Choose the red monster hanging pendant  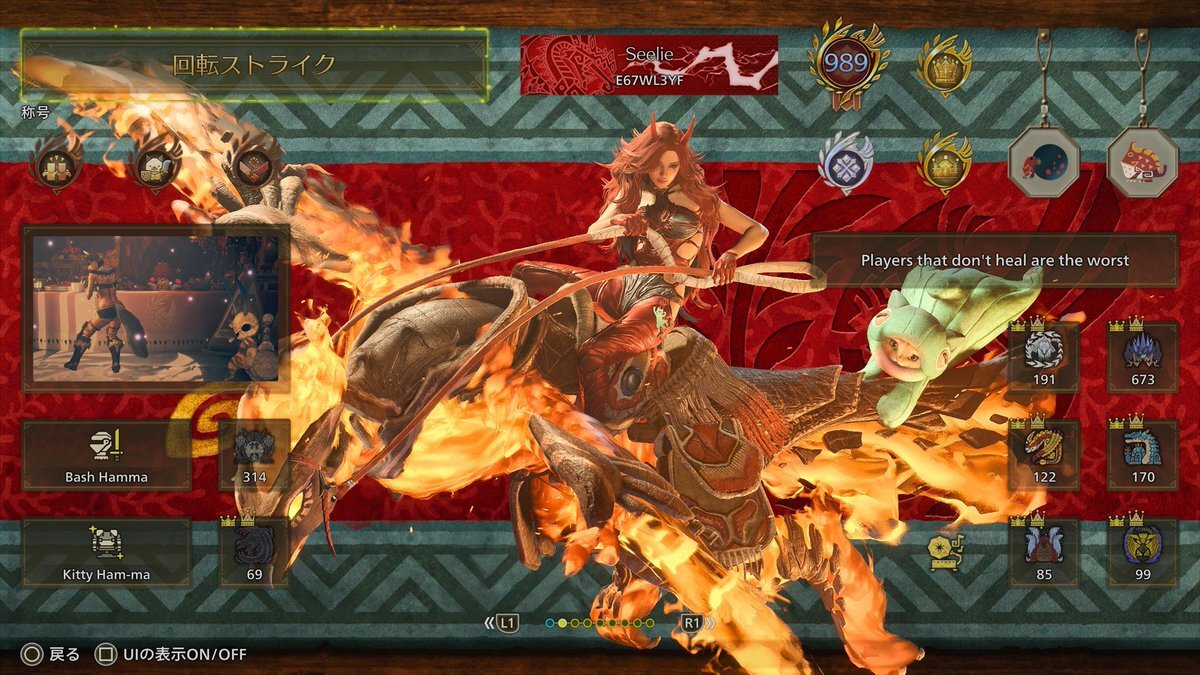coord(1142,162)
